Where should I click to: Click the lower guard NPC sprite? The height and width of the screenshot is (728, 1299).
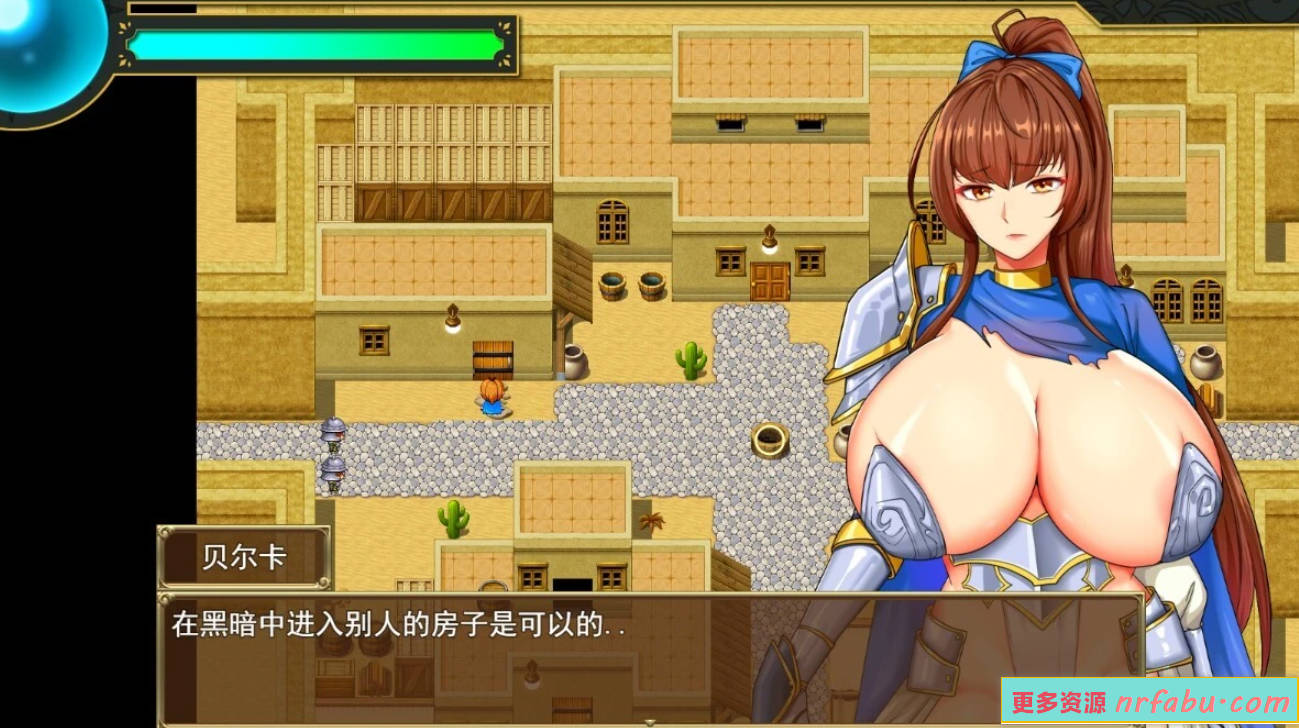coord(333,472)
